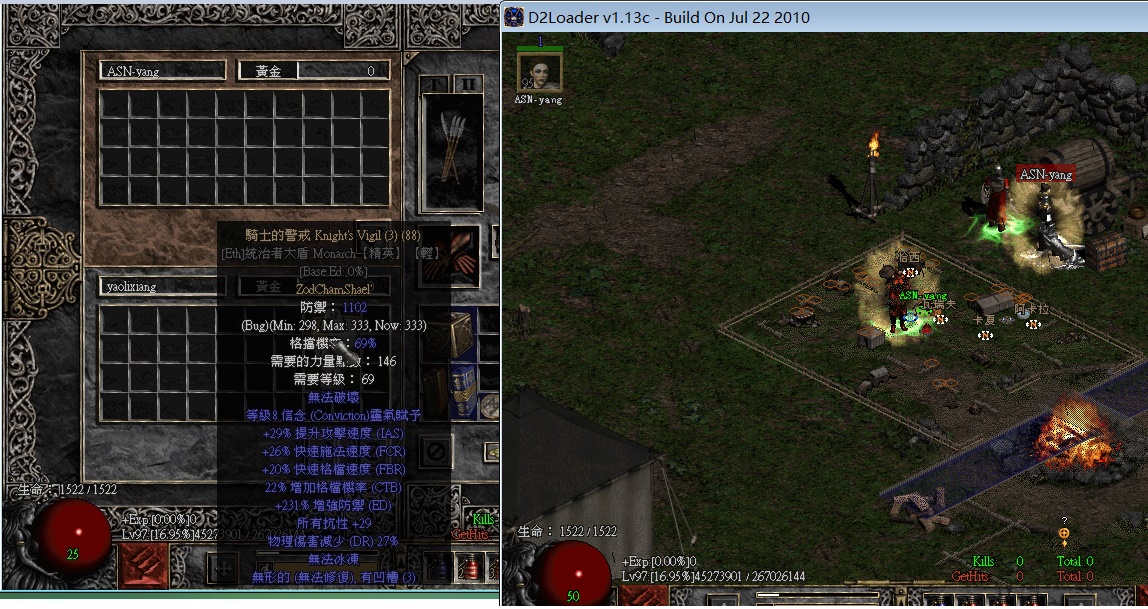Switch to weapon set II tab

tap(467, 84)
